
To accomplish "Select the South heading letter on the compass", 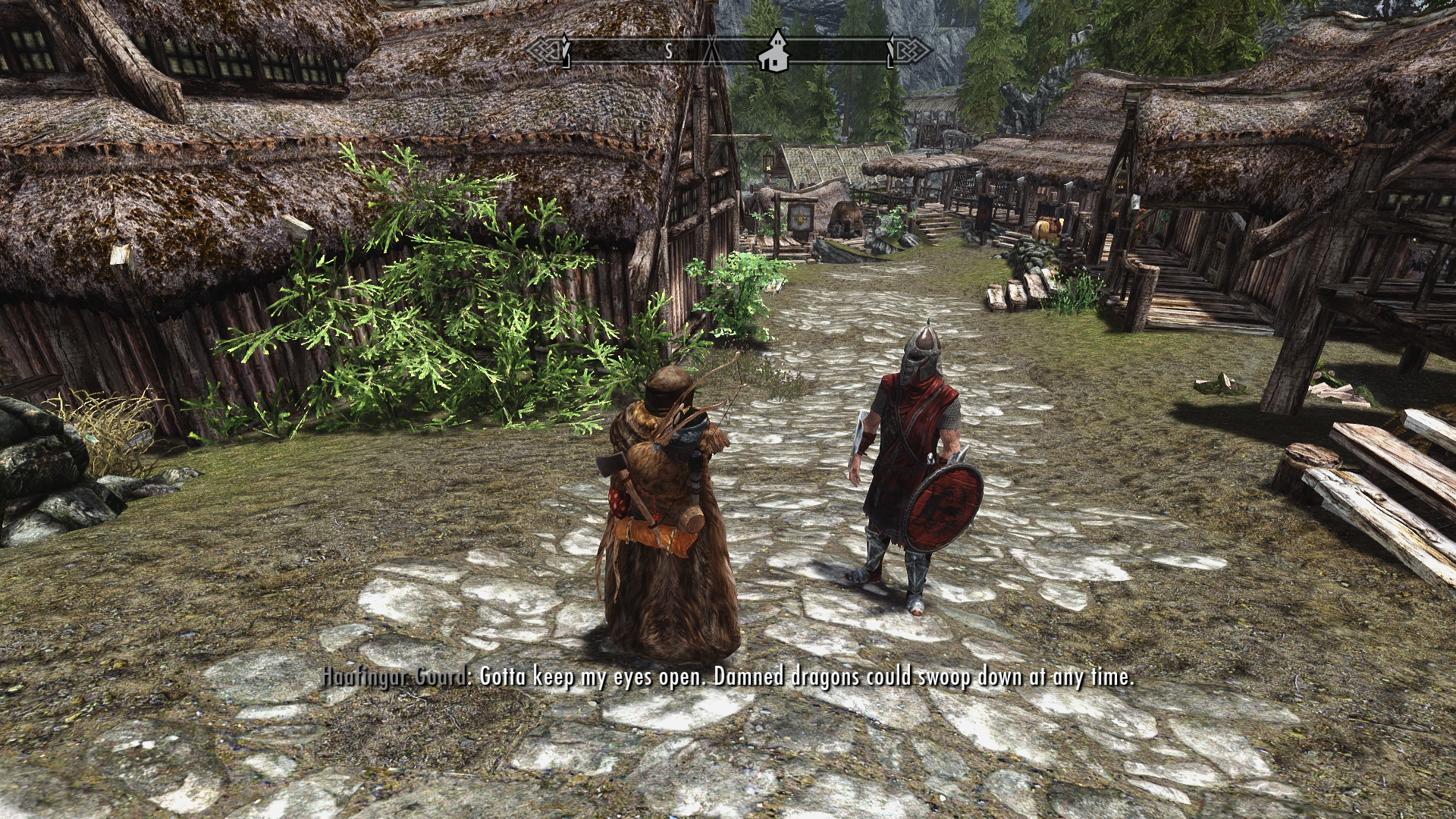I will click(669, 52).
